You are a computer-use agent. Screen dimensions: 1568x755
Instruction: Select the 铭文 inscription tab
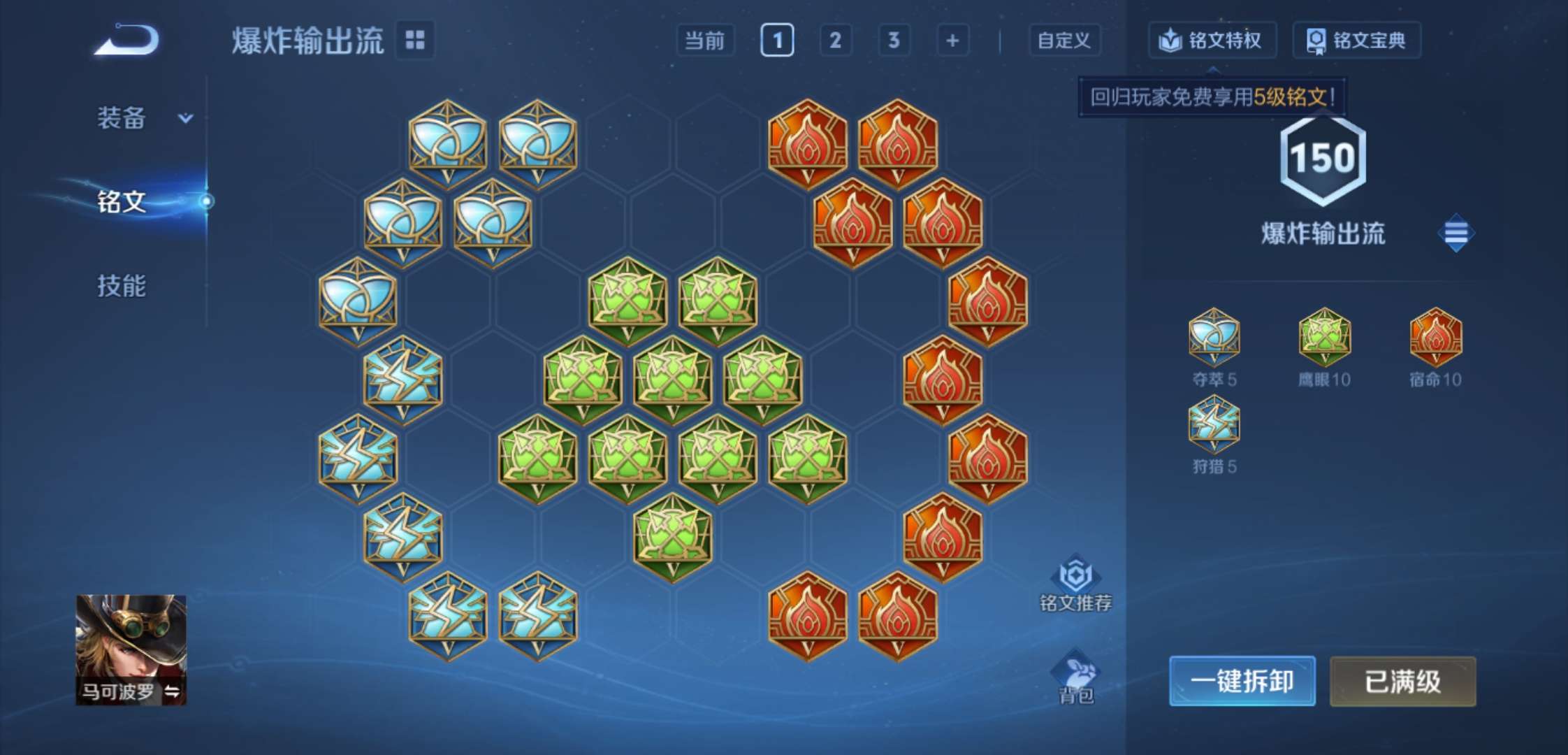coord(122,201)
